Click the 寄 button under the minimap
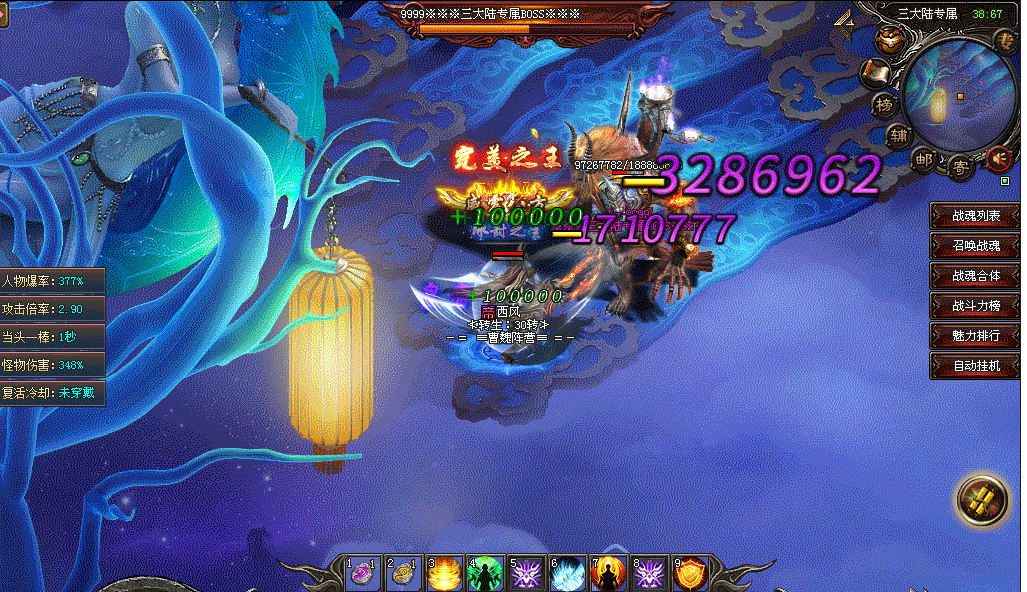Viewport: 1027px width, 592px height. pos(959,167)
